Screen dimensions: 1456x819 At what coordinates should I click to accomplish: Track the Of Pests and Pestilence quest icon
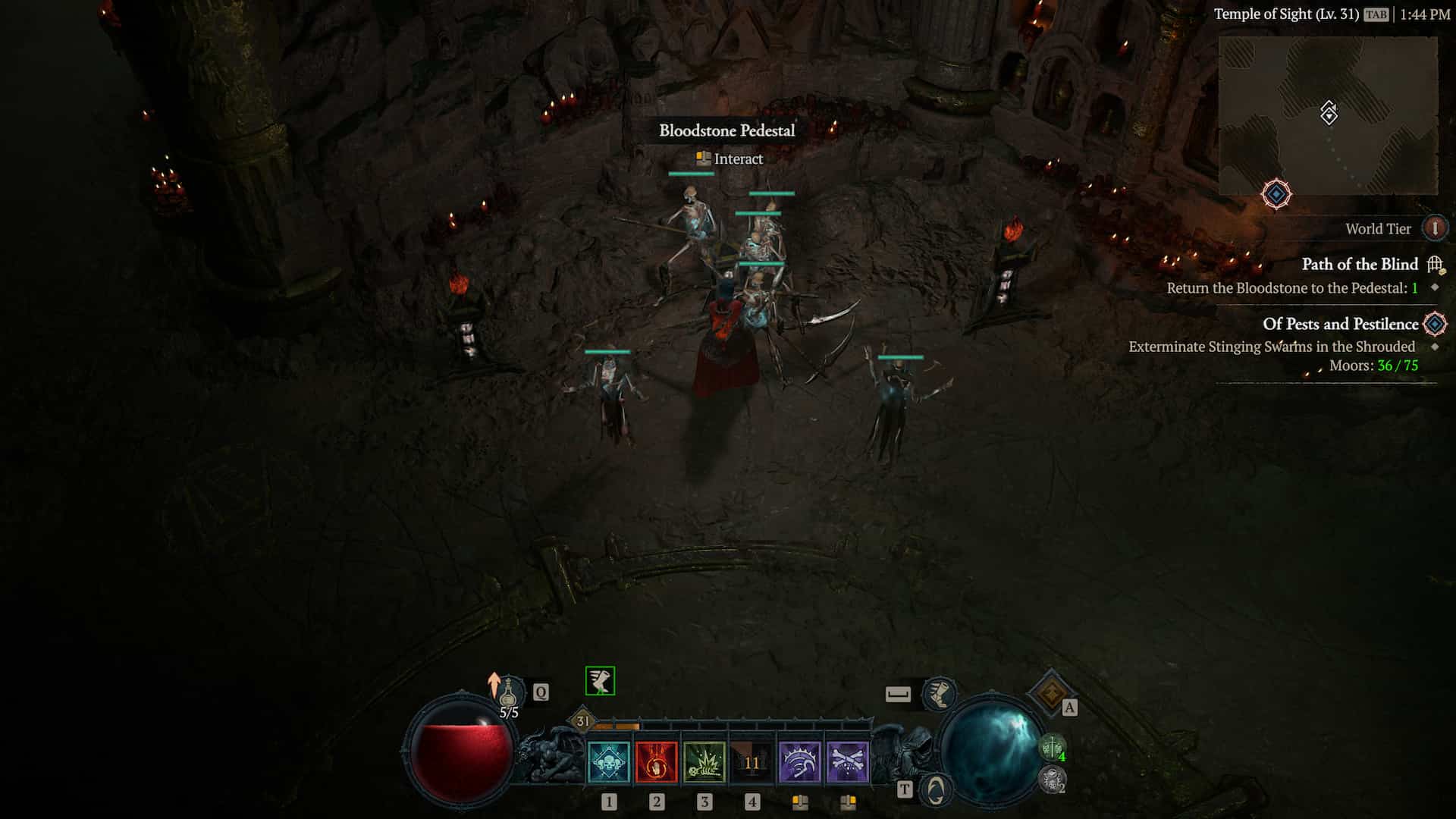click(x=1432, y=324)
